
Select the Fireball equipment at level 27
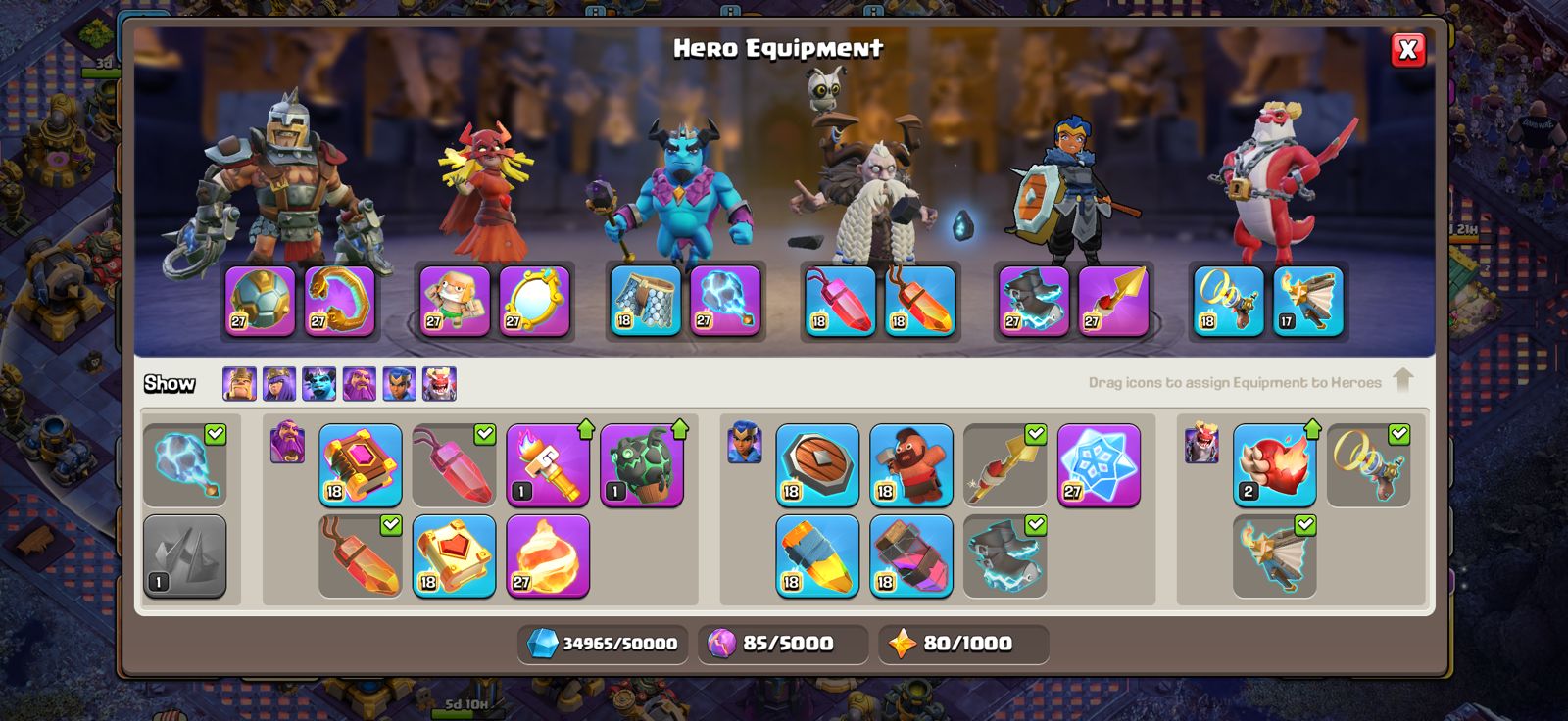pos(546,556)
